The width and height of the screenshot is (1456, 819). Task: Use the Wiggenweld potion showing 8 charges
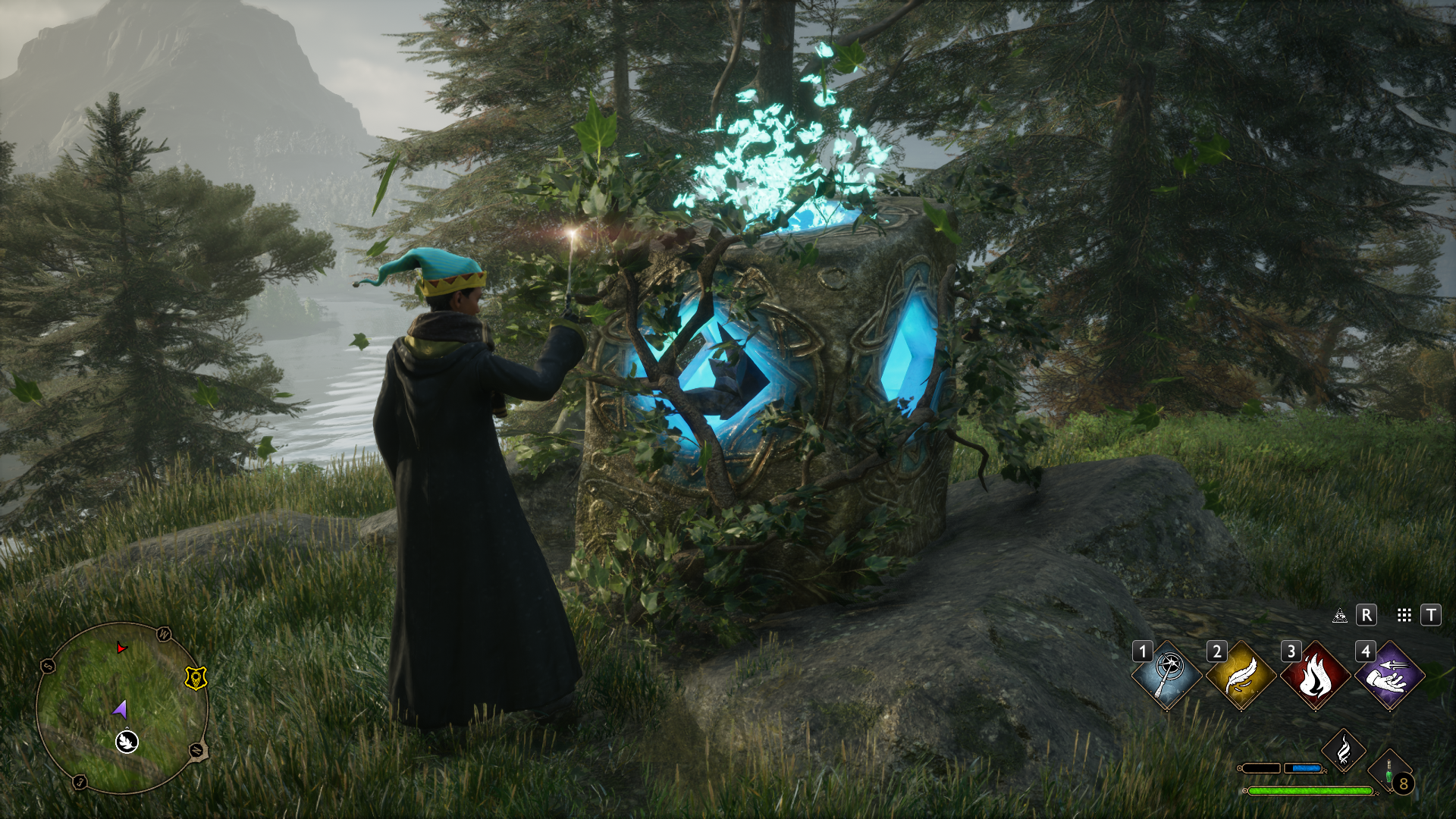tap(1388, 771)
